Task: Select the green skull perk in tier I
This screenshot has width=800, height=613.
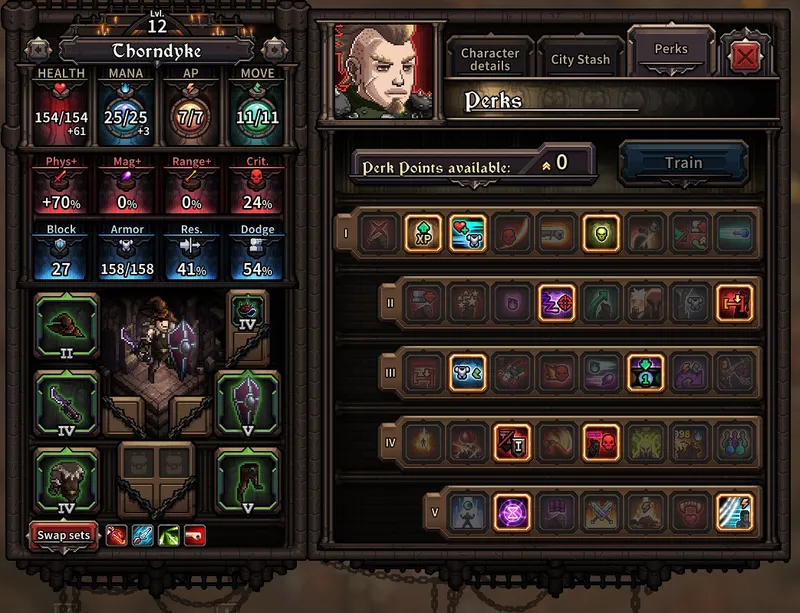Action: point(601,233)
